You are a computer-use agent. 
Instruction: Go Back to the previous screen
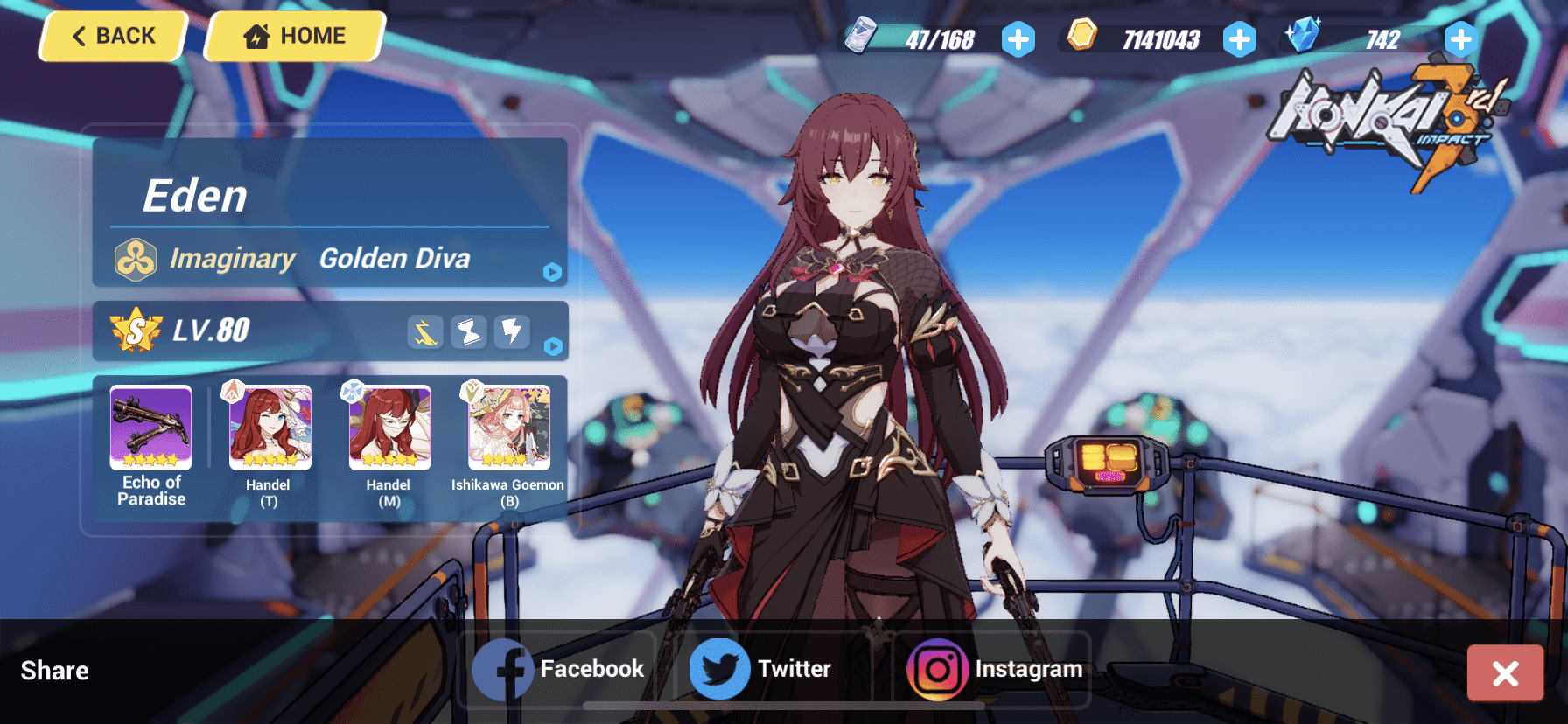[x=112, y=35]
